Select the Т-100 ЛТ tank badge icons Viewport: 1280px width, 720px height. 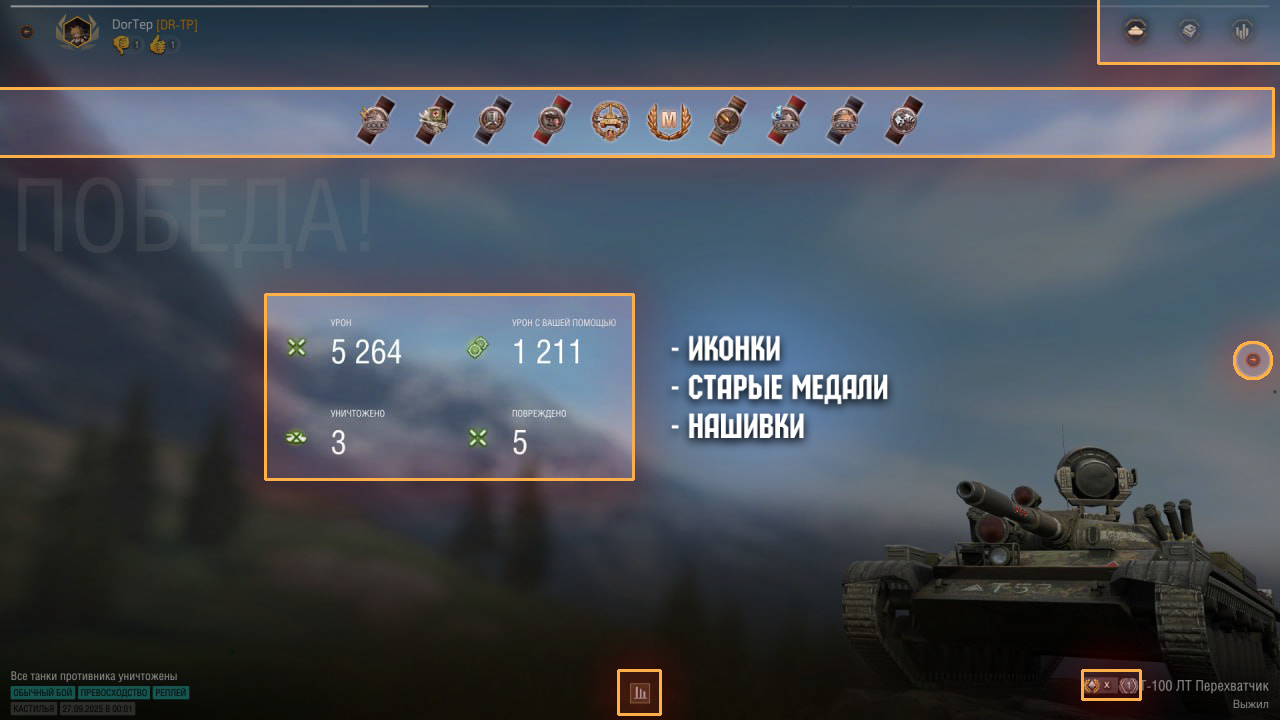(1111, 685)
